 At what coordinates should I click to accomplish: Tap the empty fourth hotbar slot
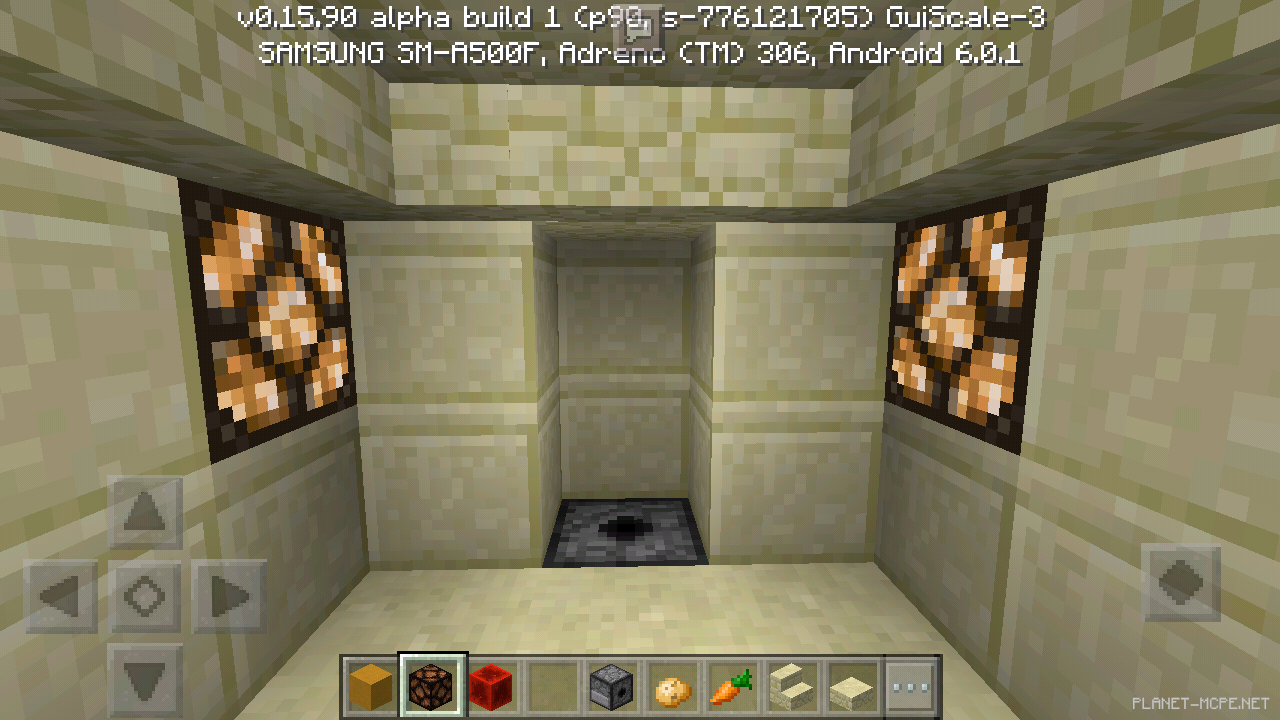[550, 686]
